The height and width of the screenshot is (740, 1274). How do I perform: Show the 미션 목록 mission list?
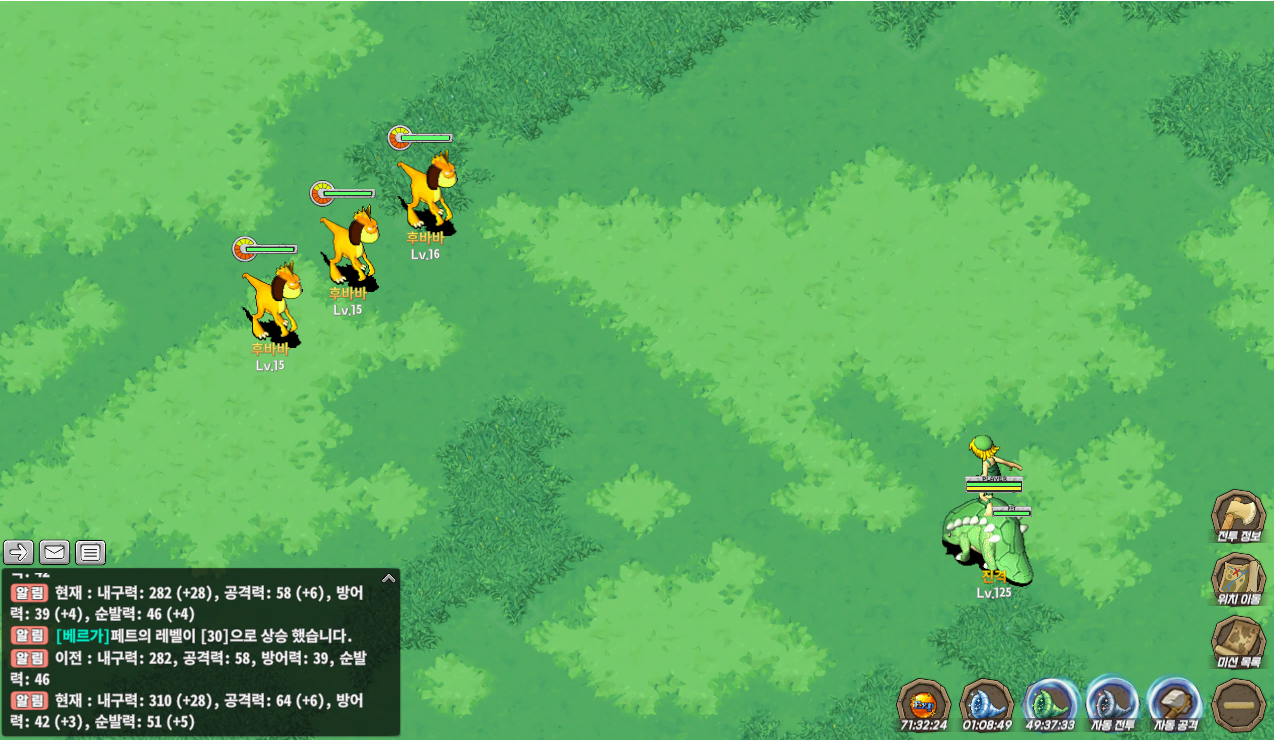[1238, 640]
